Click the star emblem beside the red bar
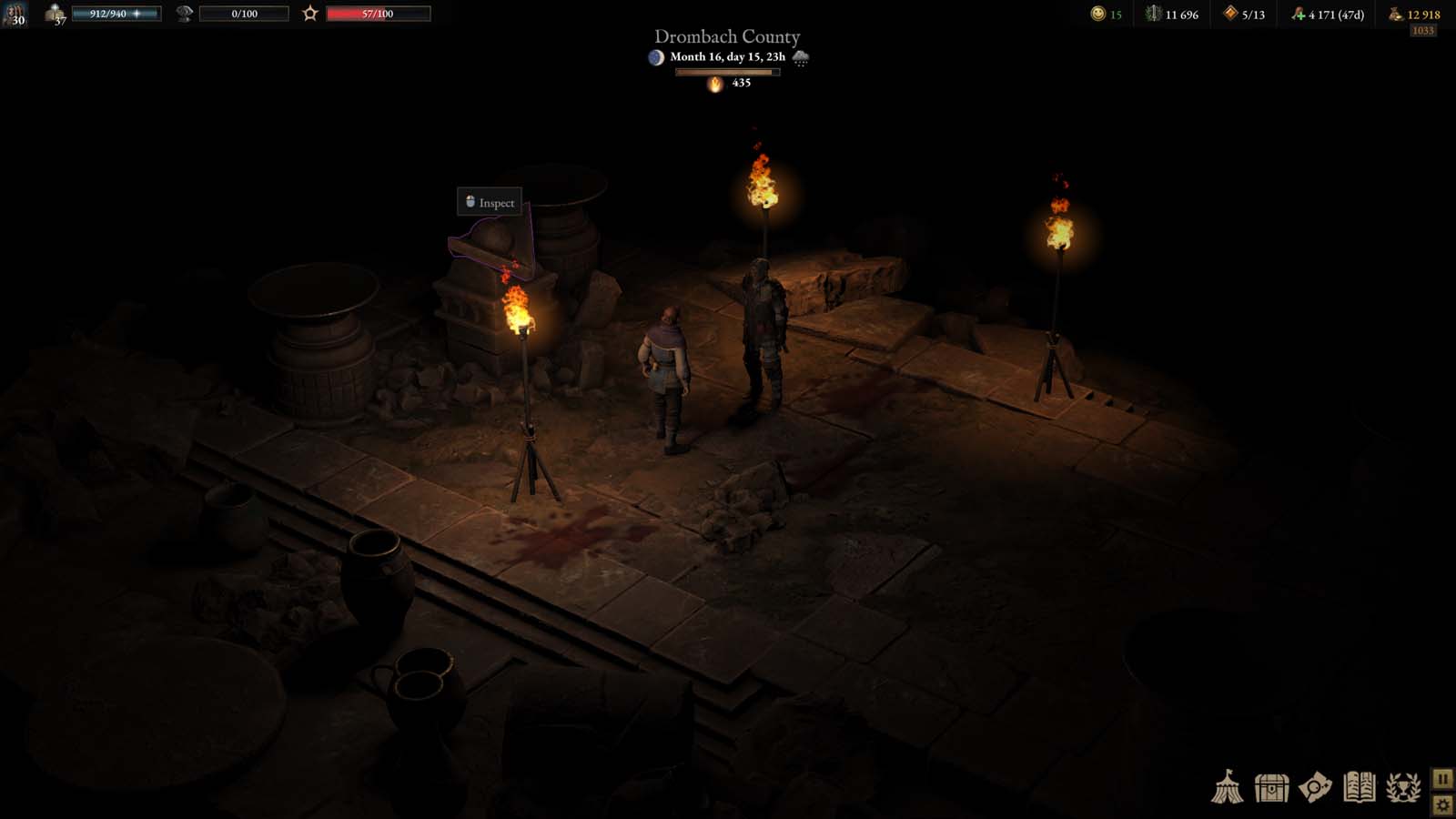This screenshot has height=819, width=1456. coord(310,13)
